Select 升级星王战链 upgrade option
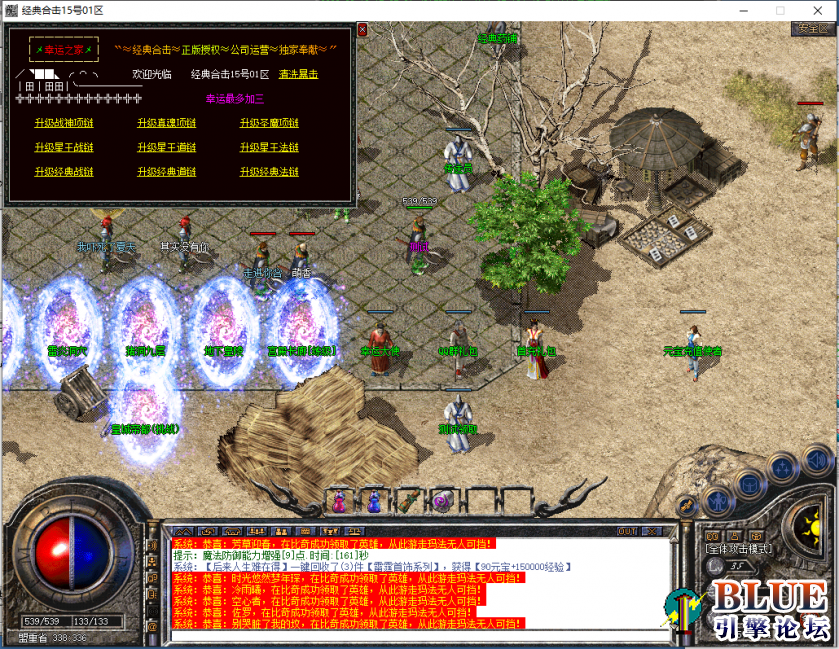Image resolution: width=839 pixels, height=649 pixels. [63, 147]
